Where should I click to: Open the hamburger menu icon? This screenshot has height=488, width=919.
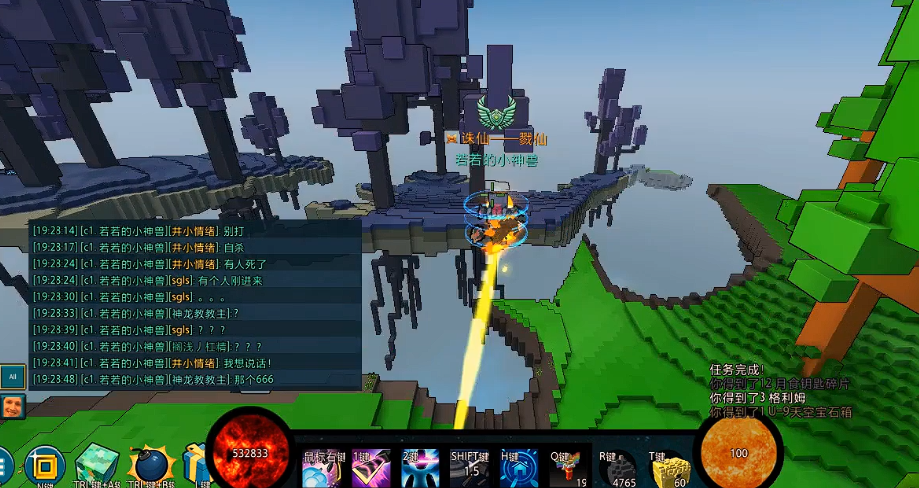click(4, 466)
